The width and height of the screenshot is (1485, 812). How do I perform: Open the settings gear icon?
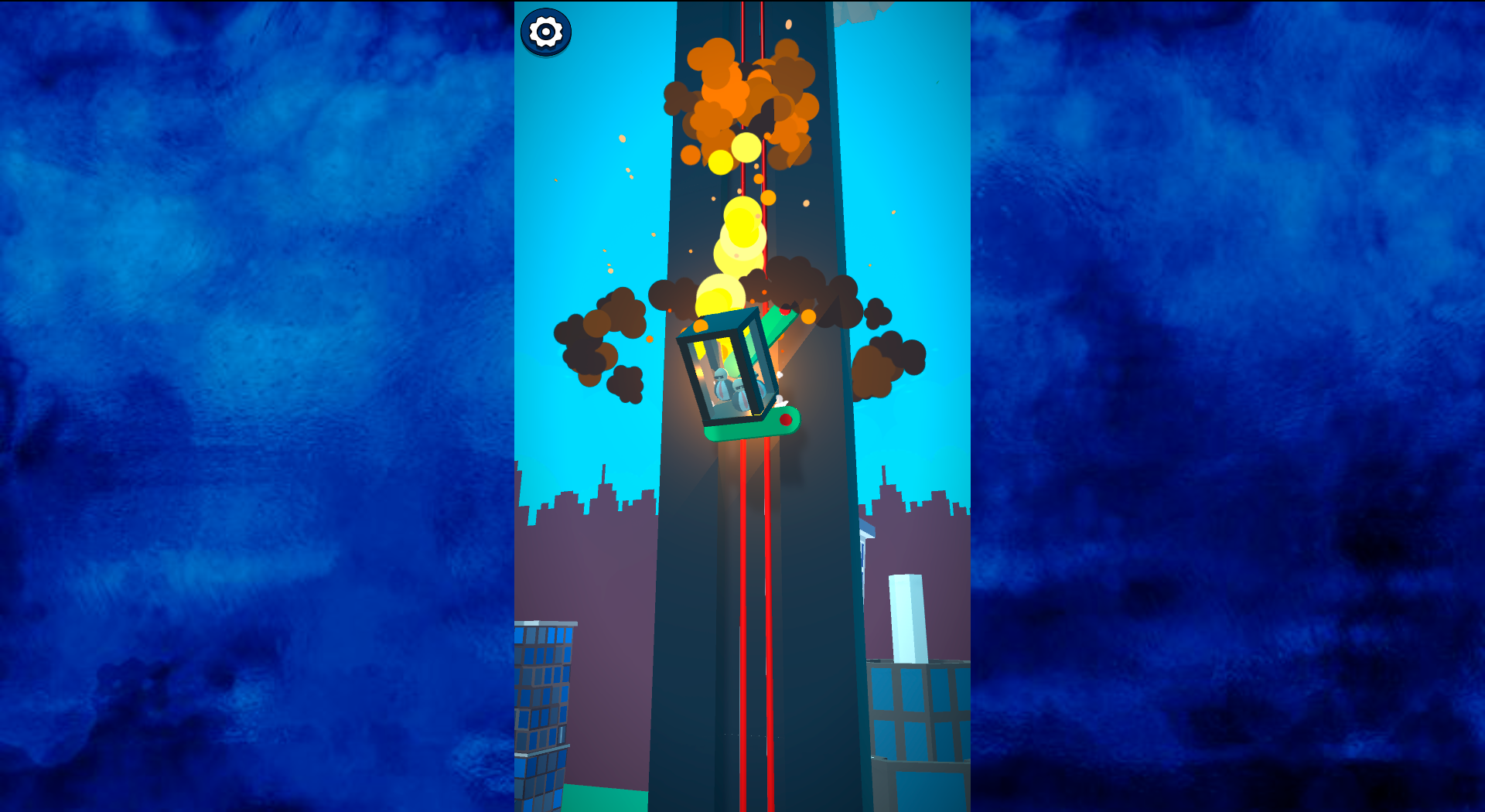[x=546, y=32]
